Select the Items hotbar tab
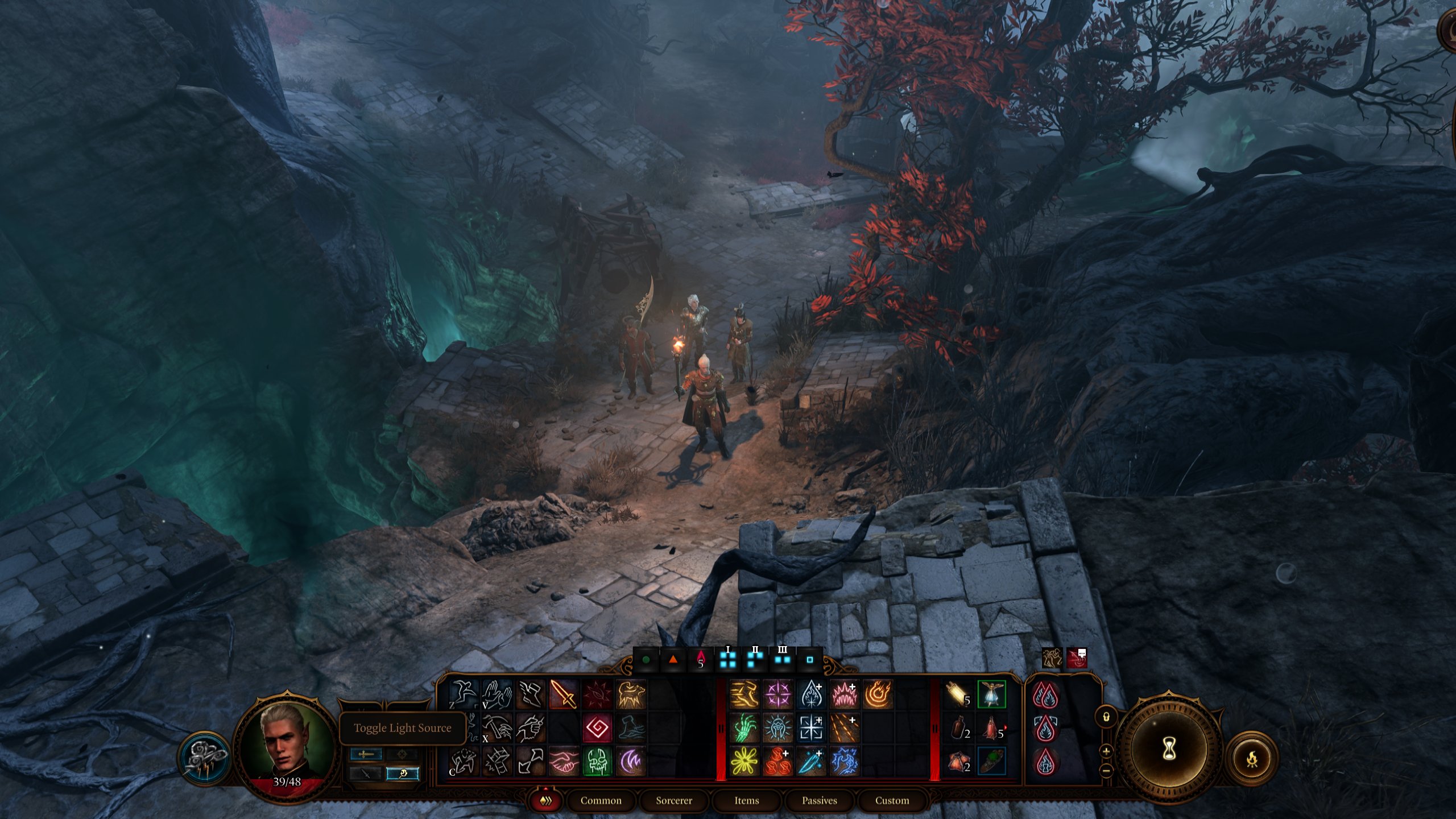1456x819 pixels. (x=746, y=801)
